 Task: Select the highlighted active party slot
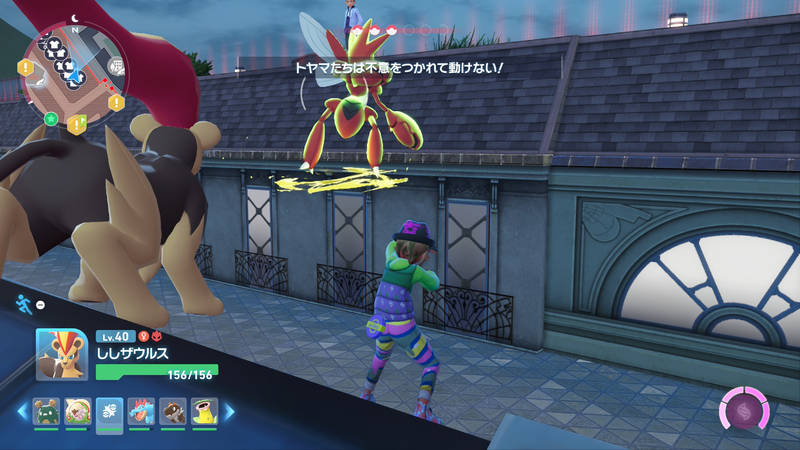(x=110, y=412)
